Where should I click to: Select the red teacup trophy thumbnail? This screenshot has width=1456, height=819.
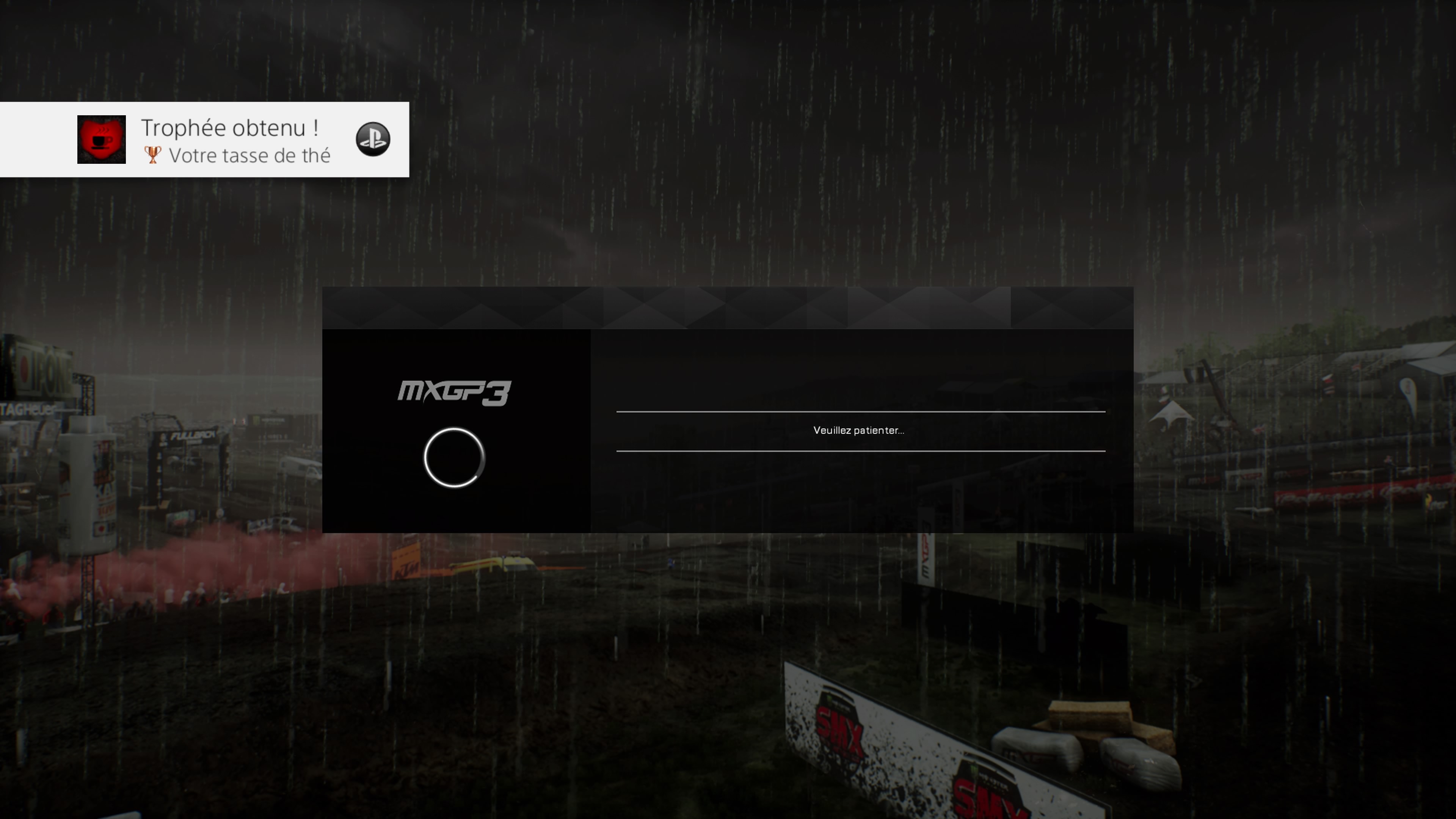coord(102,140)
